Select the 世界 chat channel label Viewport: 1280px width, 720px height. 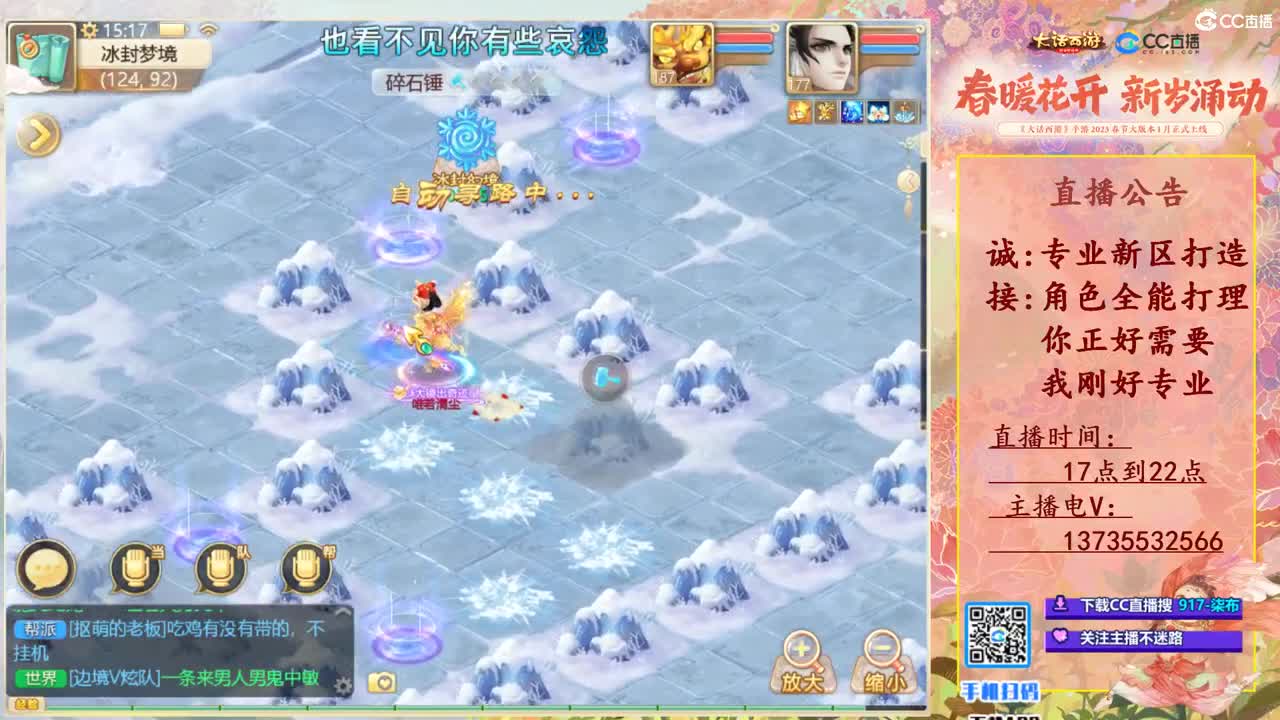point(42,676)
